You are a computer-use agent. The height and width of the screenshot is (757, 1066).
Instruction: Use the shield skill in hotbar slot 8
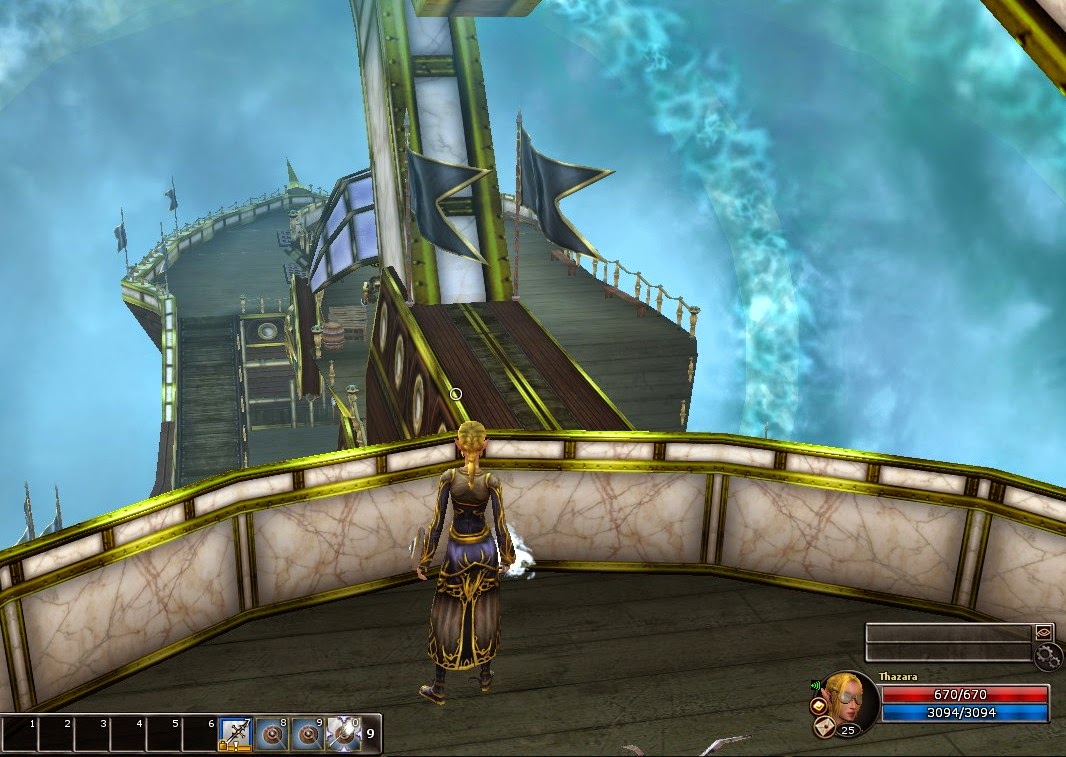pyautogui.click(x=271, y=734)
